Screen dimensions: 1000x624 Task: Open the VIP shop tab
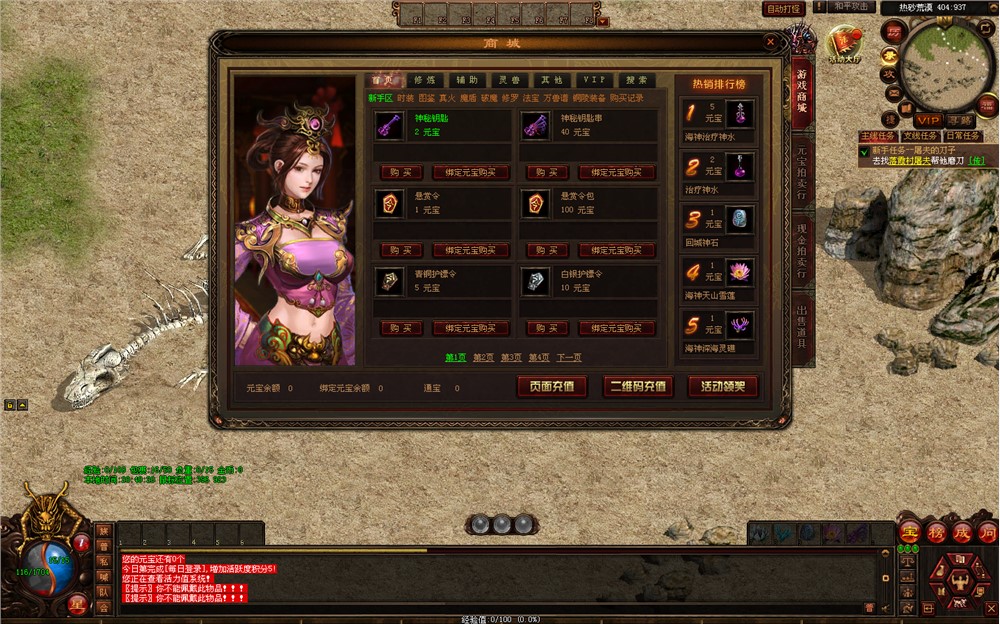point(594,80)
